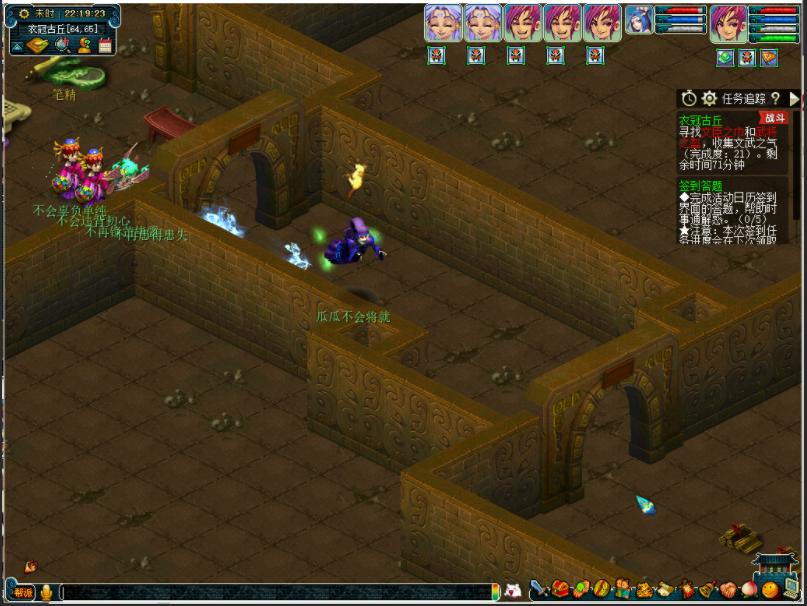Image resolution: width=807 pixels, height=606 pixels.
Task: Open your own character portrait
Action: tap(727, 23)
